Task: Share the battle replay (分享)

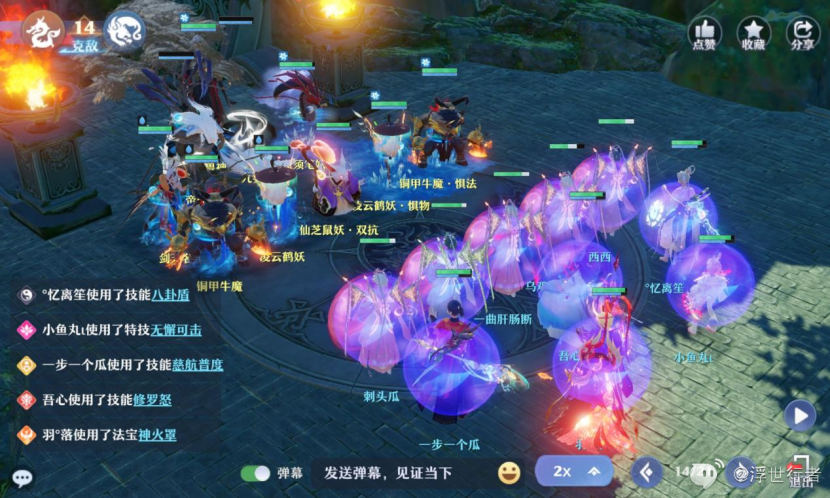Action: (802, 33)
